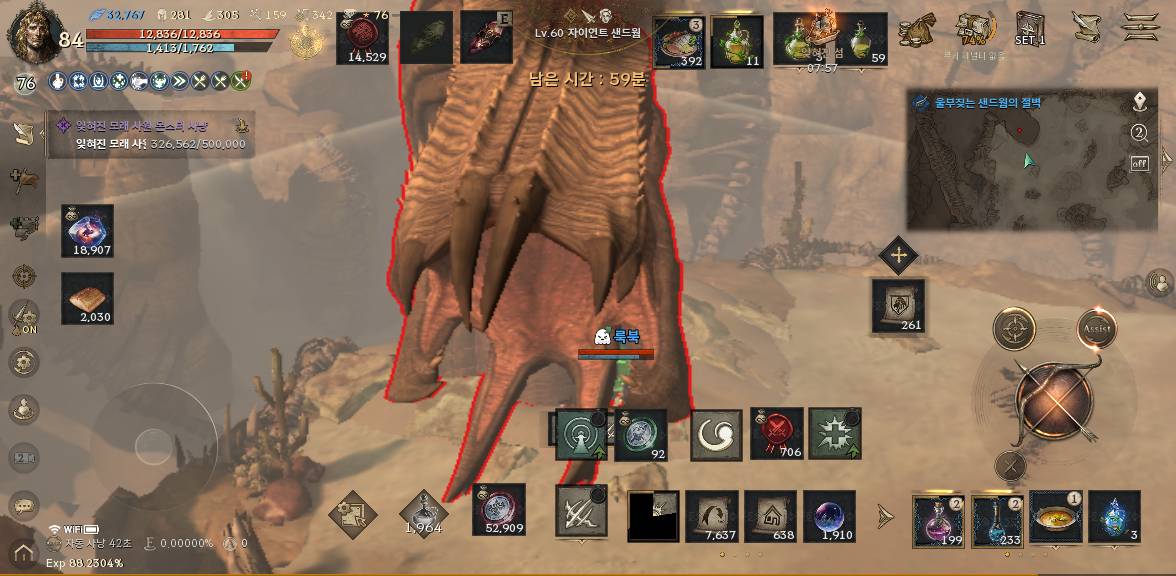
Task: Activate the red crossed-swords seal skill
Action: click(776, 434)
